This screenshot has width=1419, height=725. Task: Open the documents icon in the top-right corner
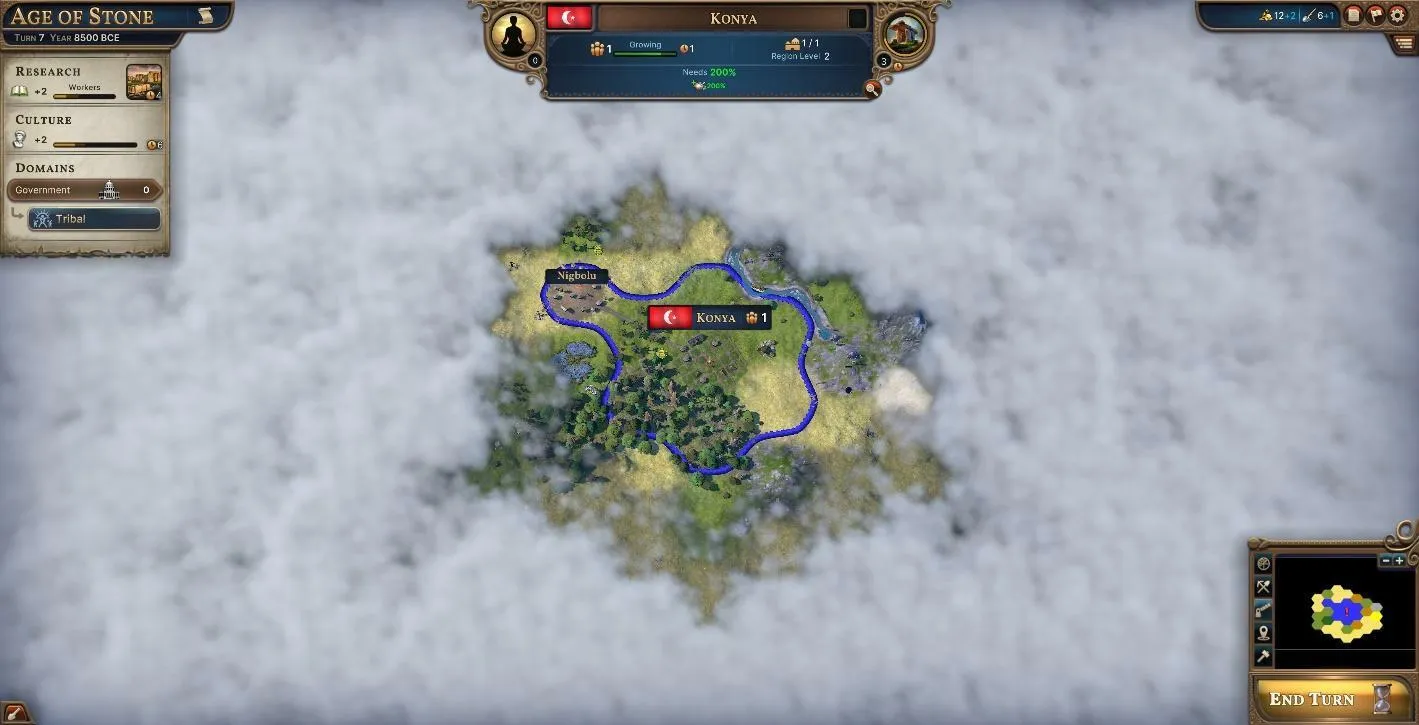tap(1353, 12)
